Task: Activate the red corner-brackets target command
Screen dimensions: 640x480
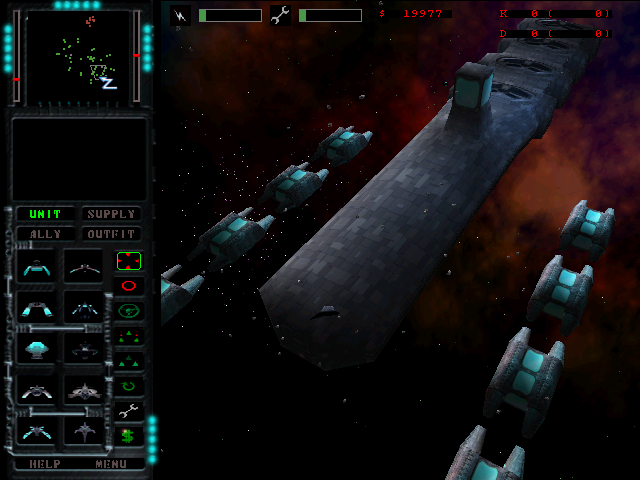Action: point(129,261)
